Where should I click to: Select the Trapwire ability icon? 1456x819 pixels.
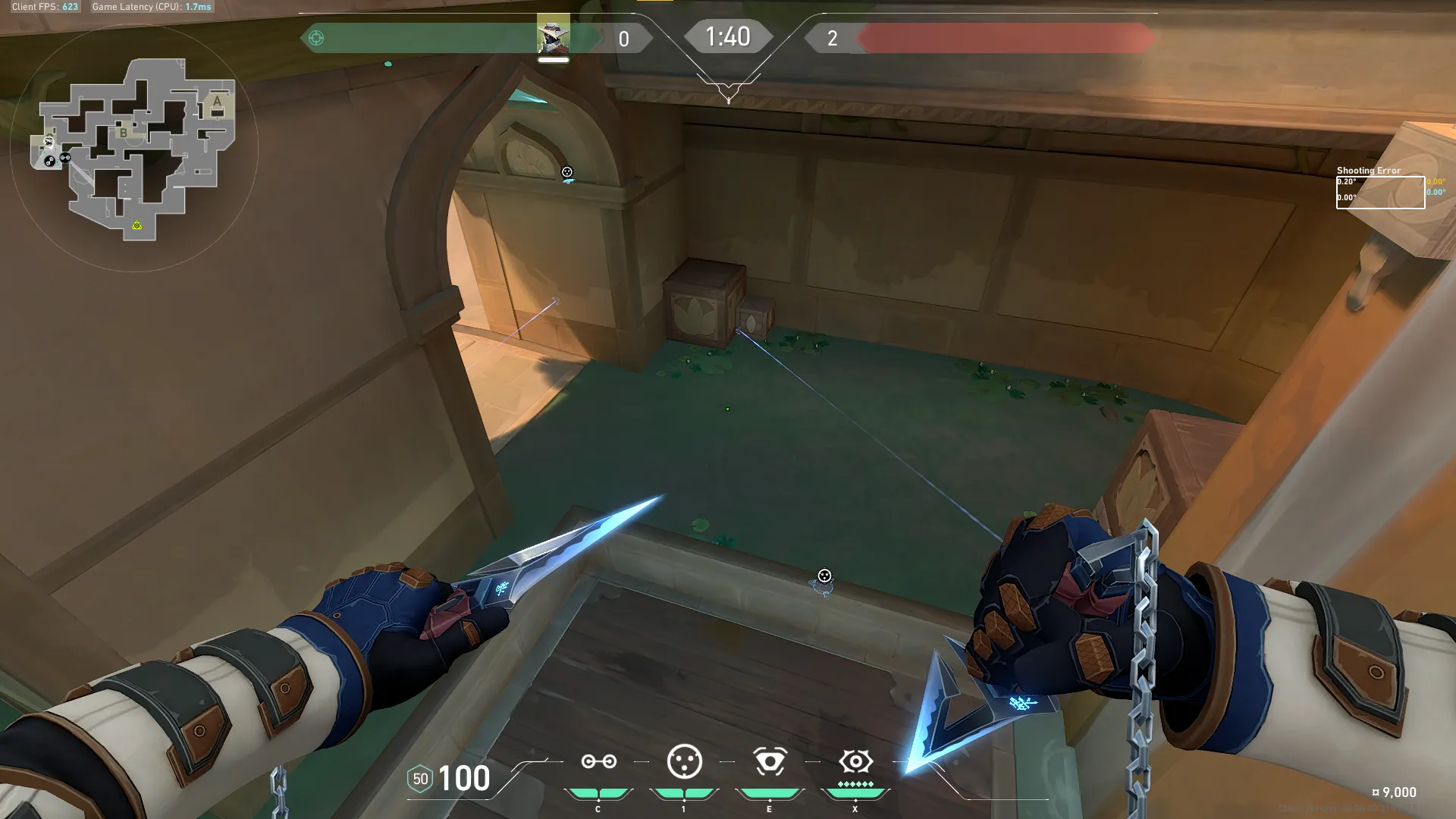pyautogui.click(x=598, y=761)
